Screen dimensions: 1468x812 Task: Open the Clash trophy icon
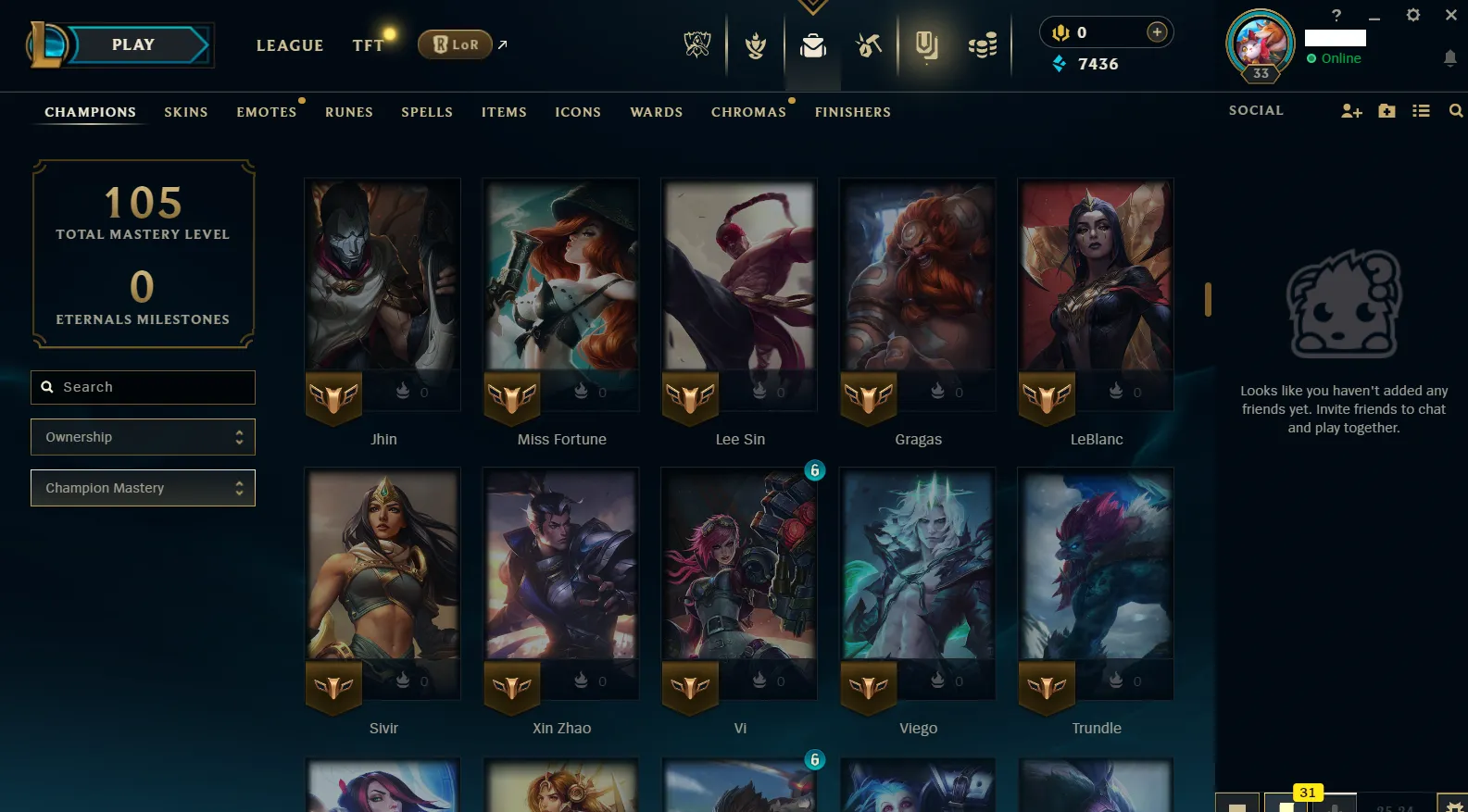tap(754, 44)
